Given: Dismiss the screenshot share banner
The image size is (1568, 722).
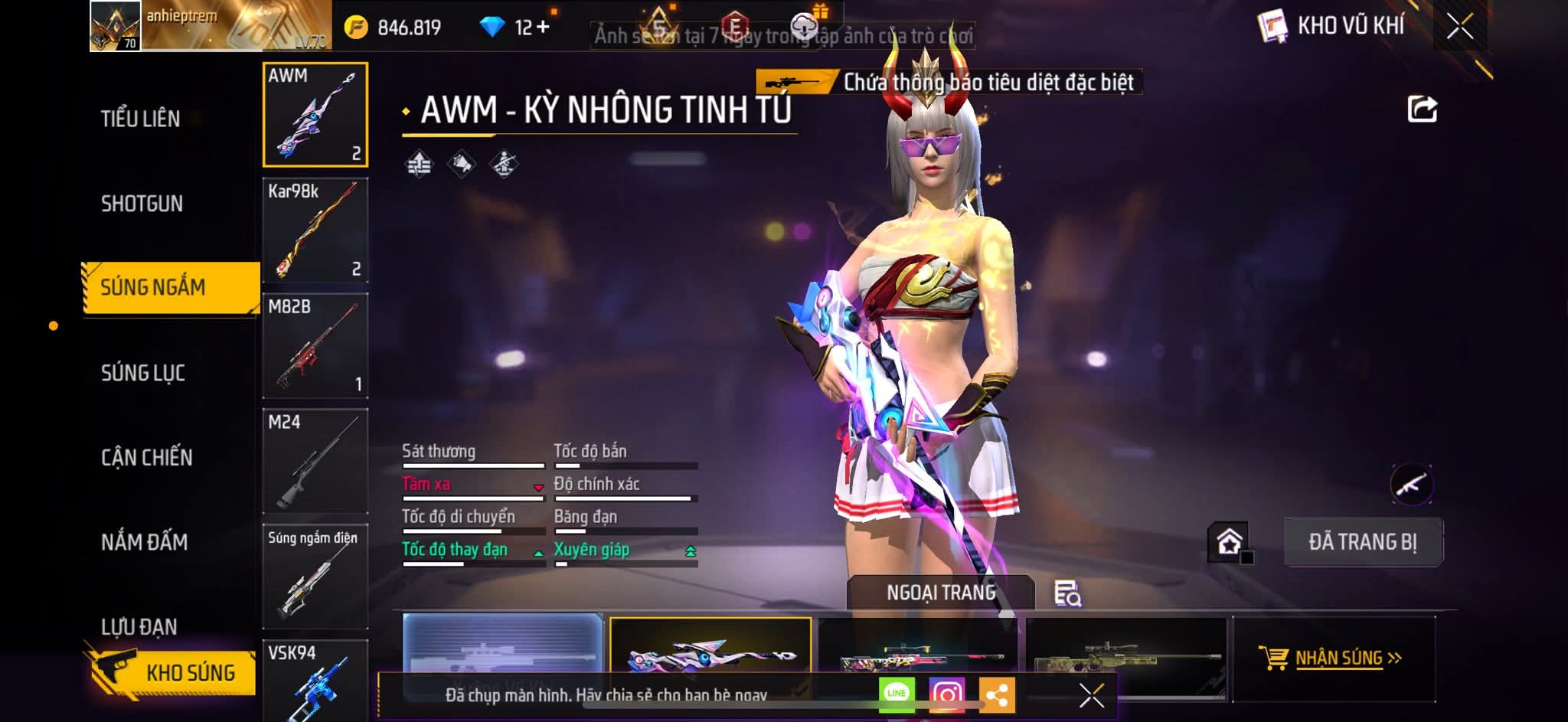Looking at the screenshot, I should 1091,695.
